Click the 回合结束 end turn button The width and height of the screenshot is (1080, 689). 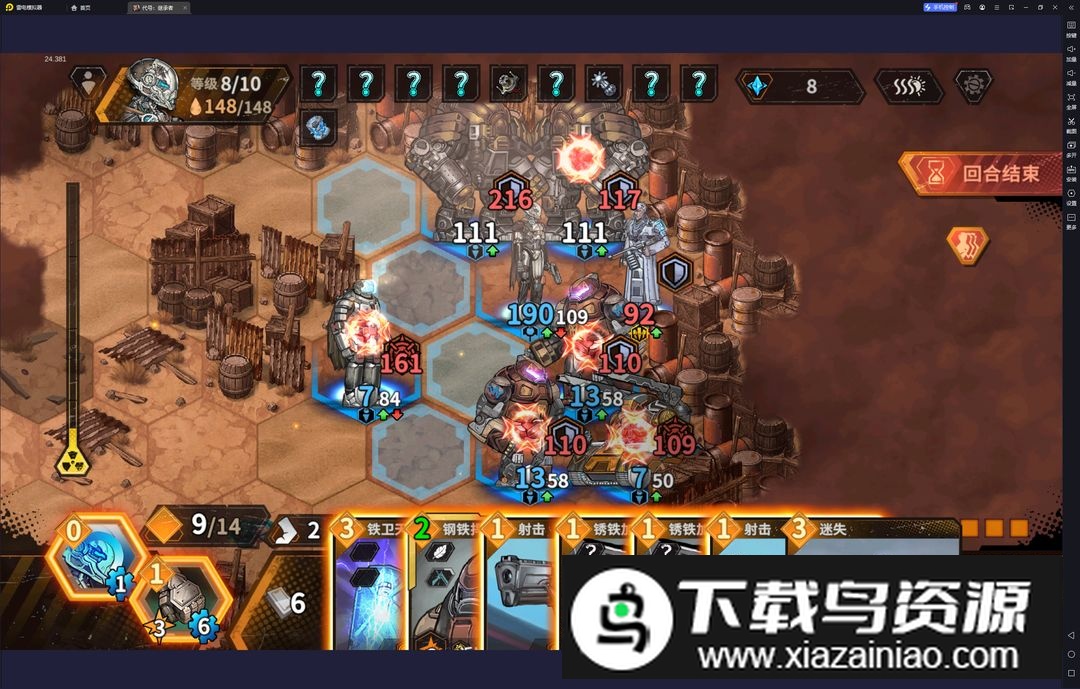pos(983,173)
